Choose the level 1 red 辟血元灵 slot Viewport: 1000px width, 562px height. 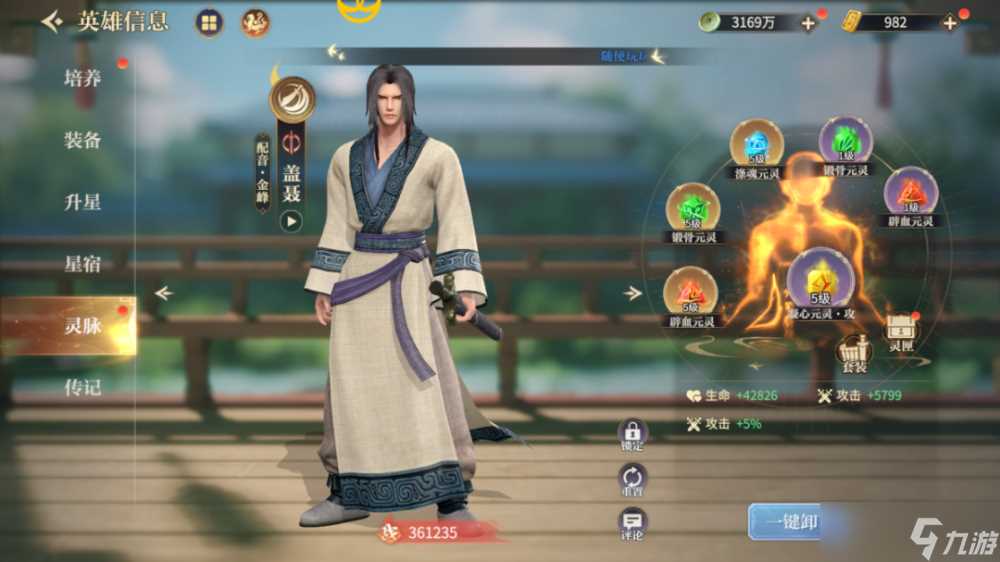(x=910, y=193)
